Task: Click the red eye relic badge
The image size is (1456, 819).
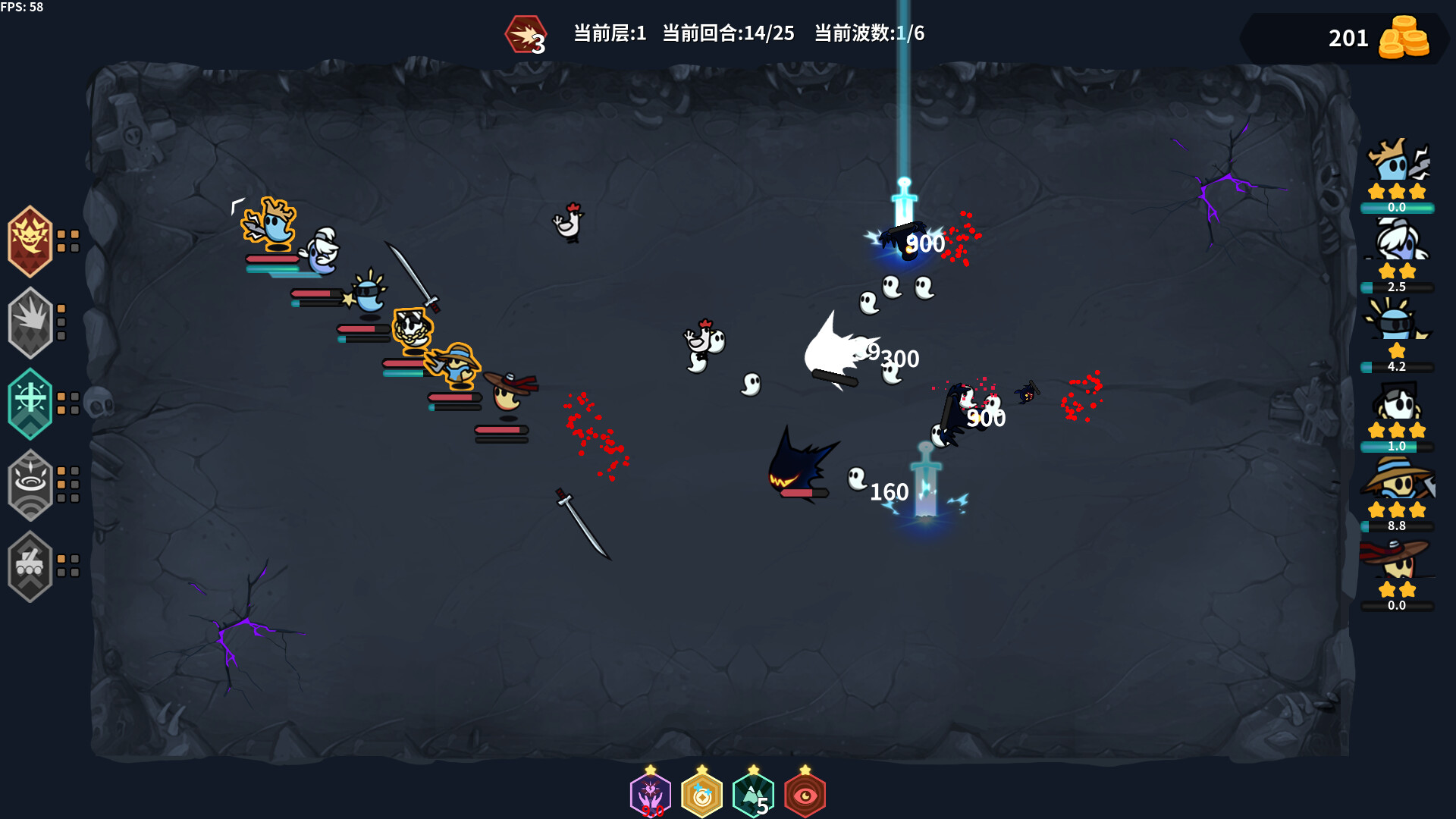Action: coord(805,793)
